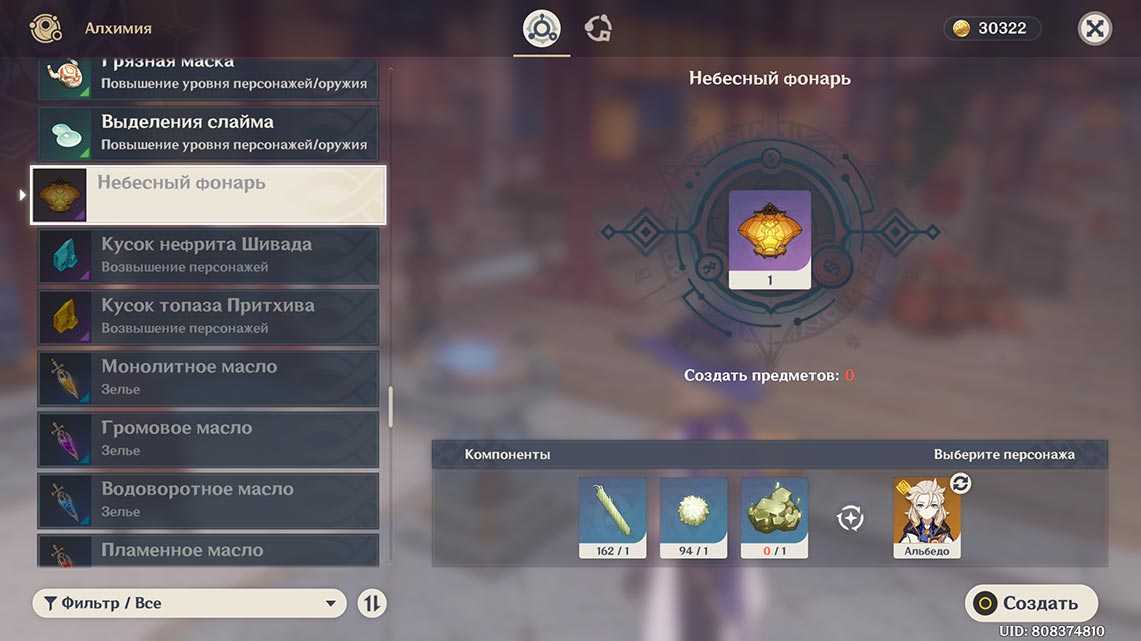Create the item with Создать button

(1031, 603)
